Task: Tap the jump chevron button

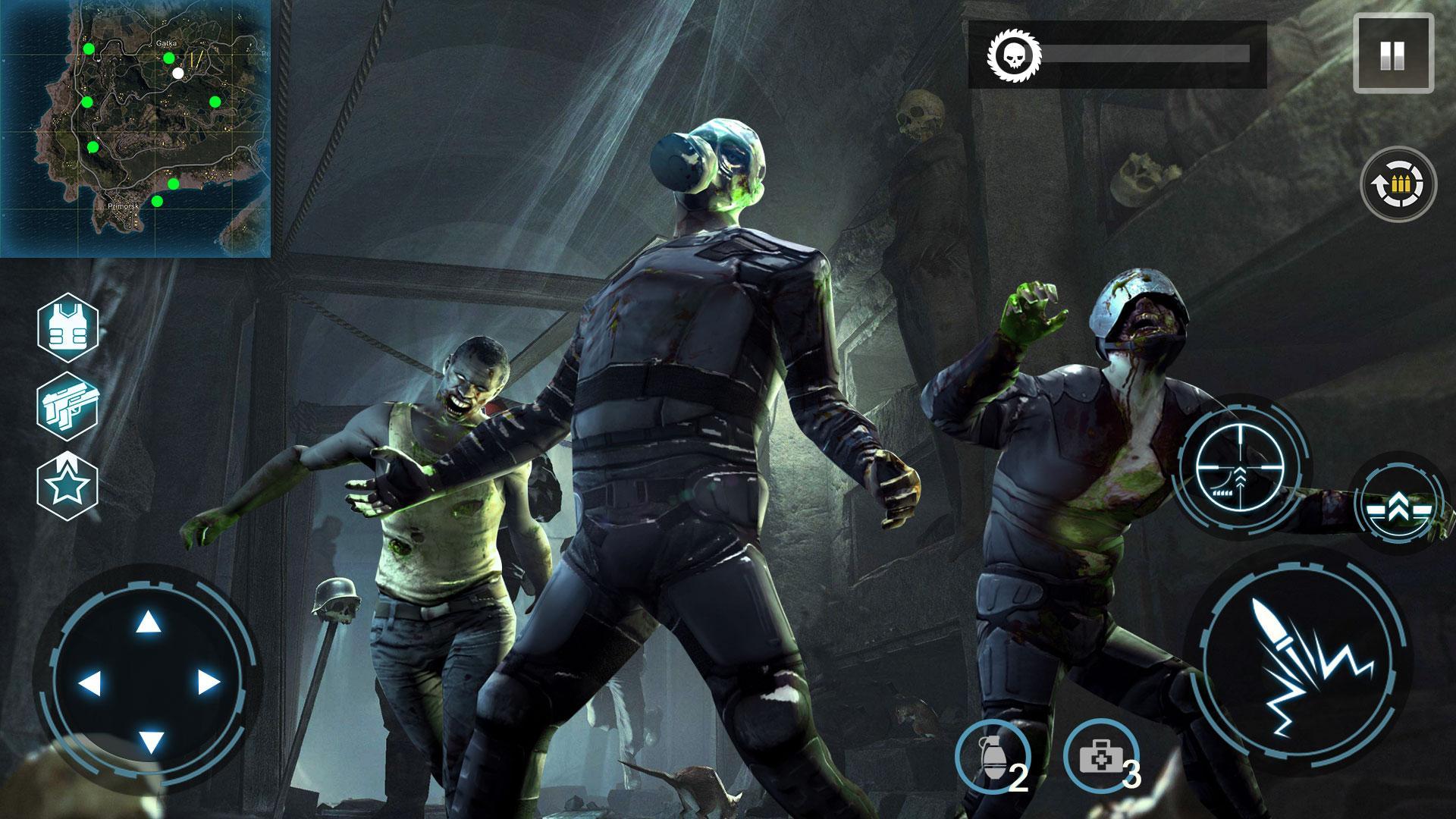Action: [x=1401, y=501]
